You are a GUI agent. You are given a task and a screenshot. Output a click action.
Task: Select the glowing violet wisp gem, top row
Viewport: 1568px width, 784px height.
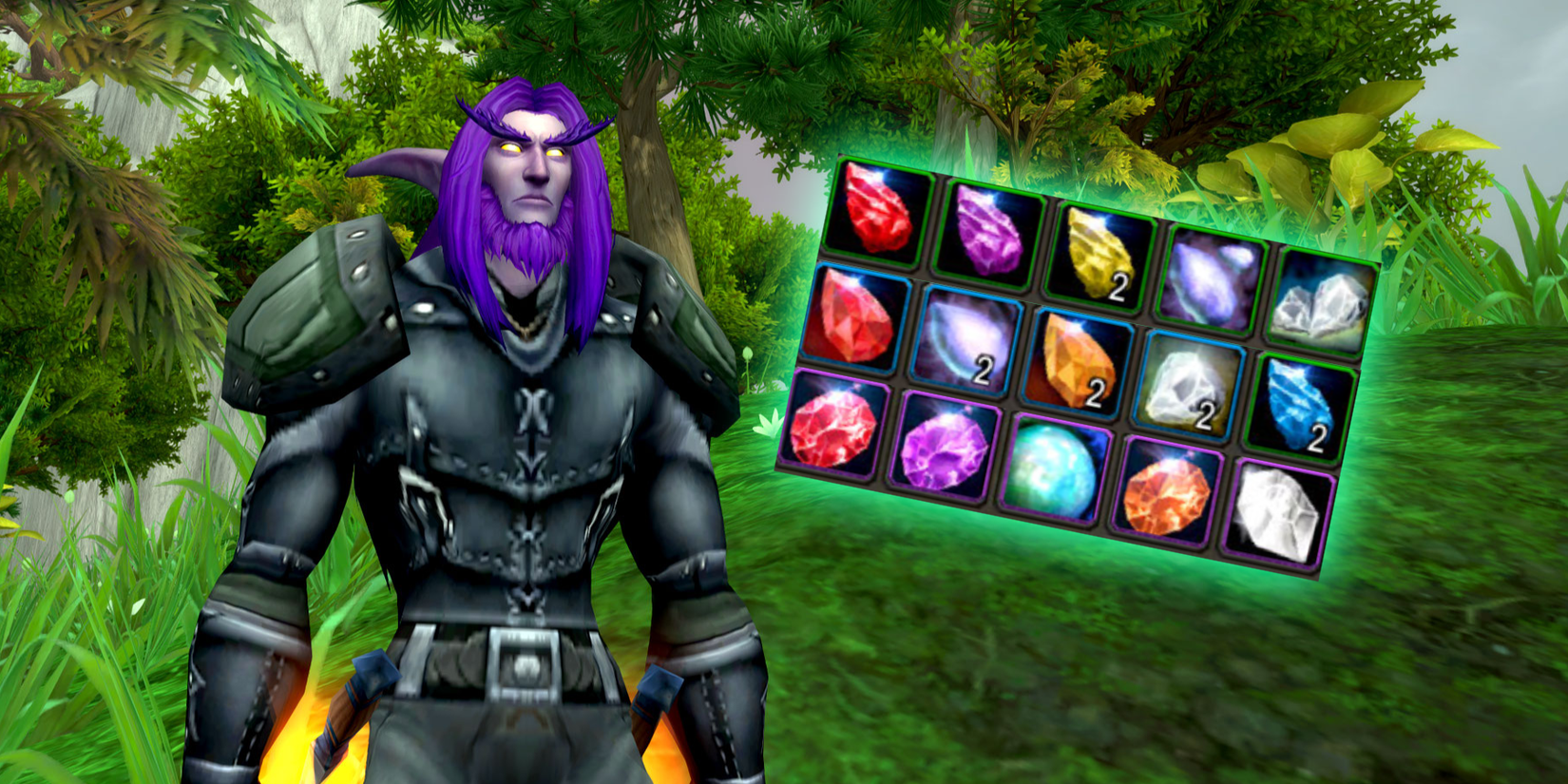[x=1212, y=274]
